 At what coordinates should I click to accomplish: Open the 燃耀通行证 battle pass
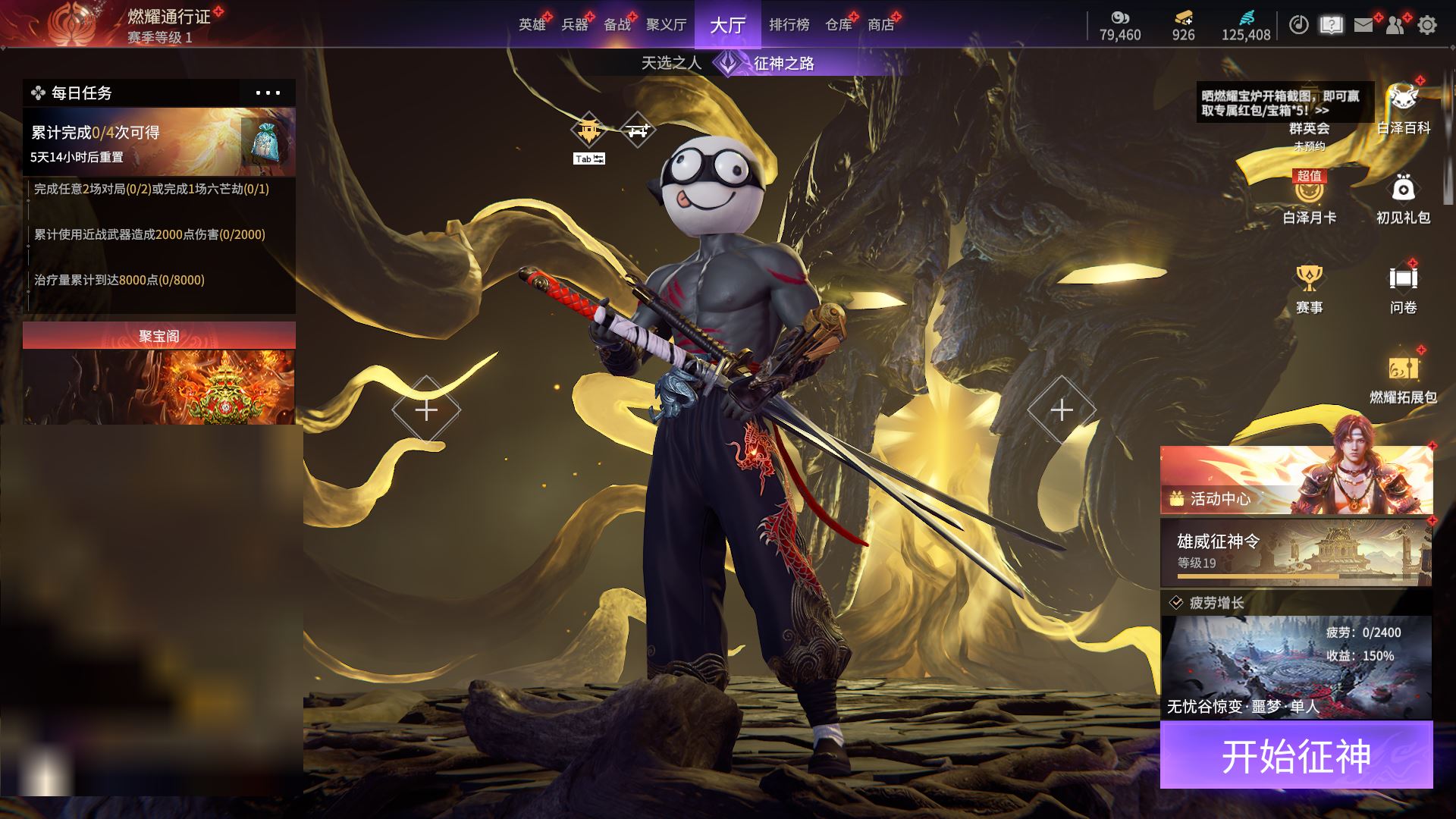point(168,17)
